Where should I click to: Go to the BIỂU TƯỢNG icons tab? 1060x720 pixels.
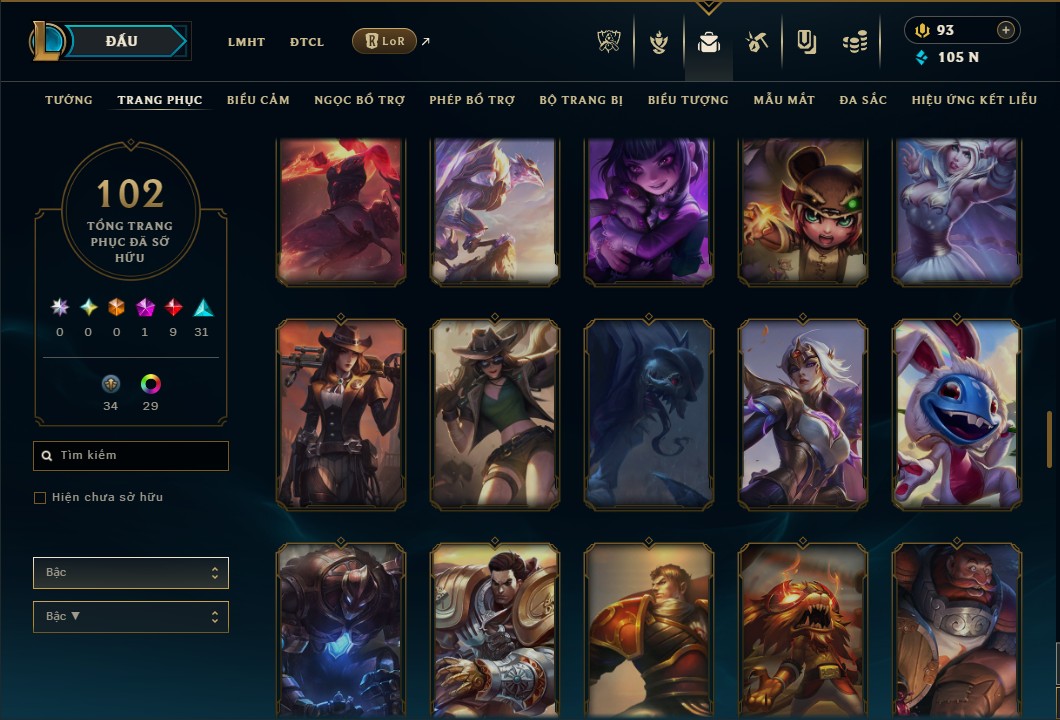pyautogui.click(x=688, y=100)
